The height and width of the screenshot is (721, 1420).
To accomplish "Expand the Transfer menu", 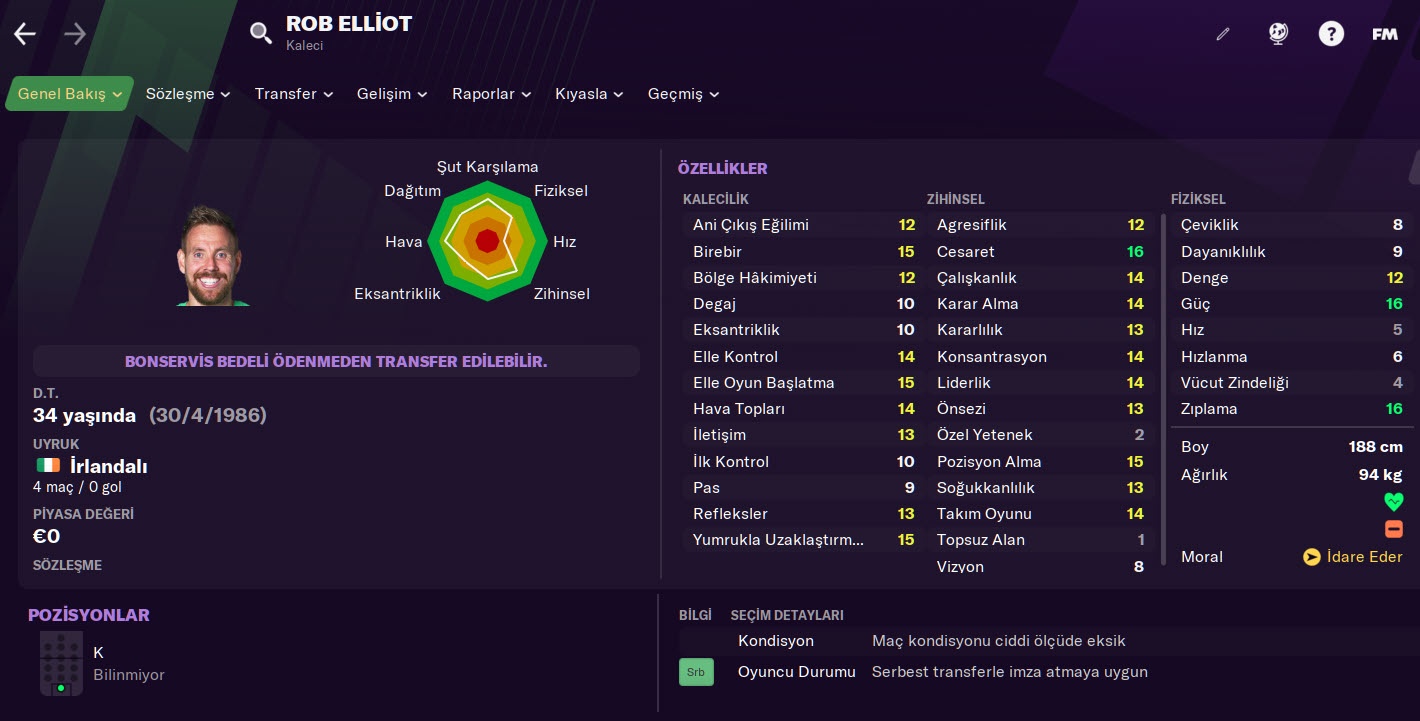I will pos(293,94).
